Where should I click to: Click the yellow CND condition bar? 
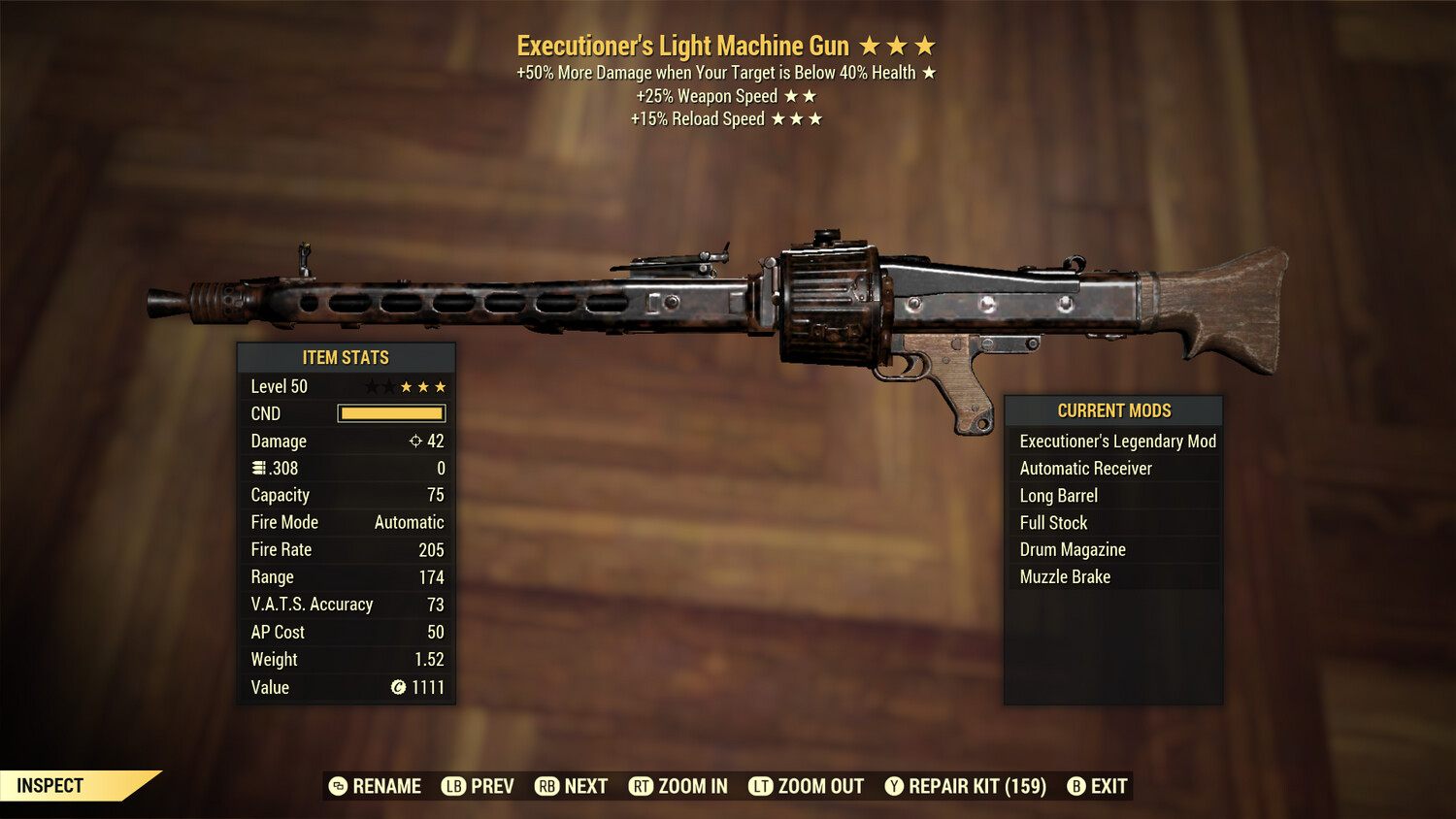391,413
